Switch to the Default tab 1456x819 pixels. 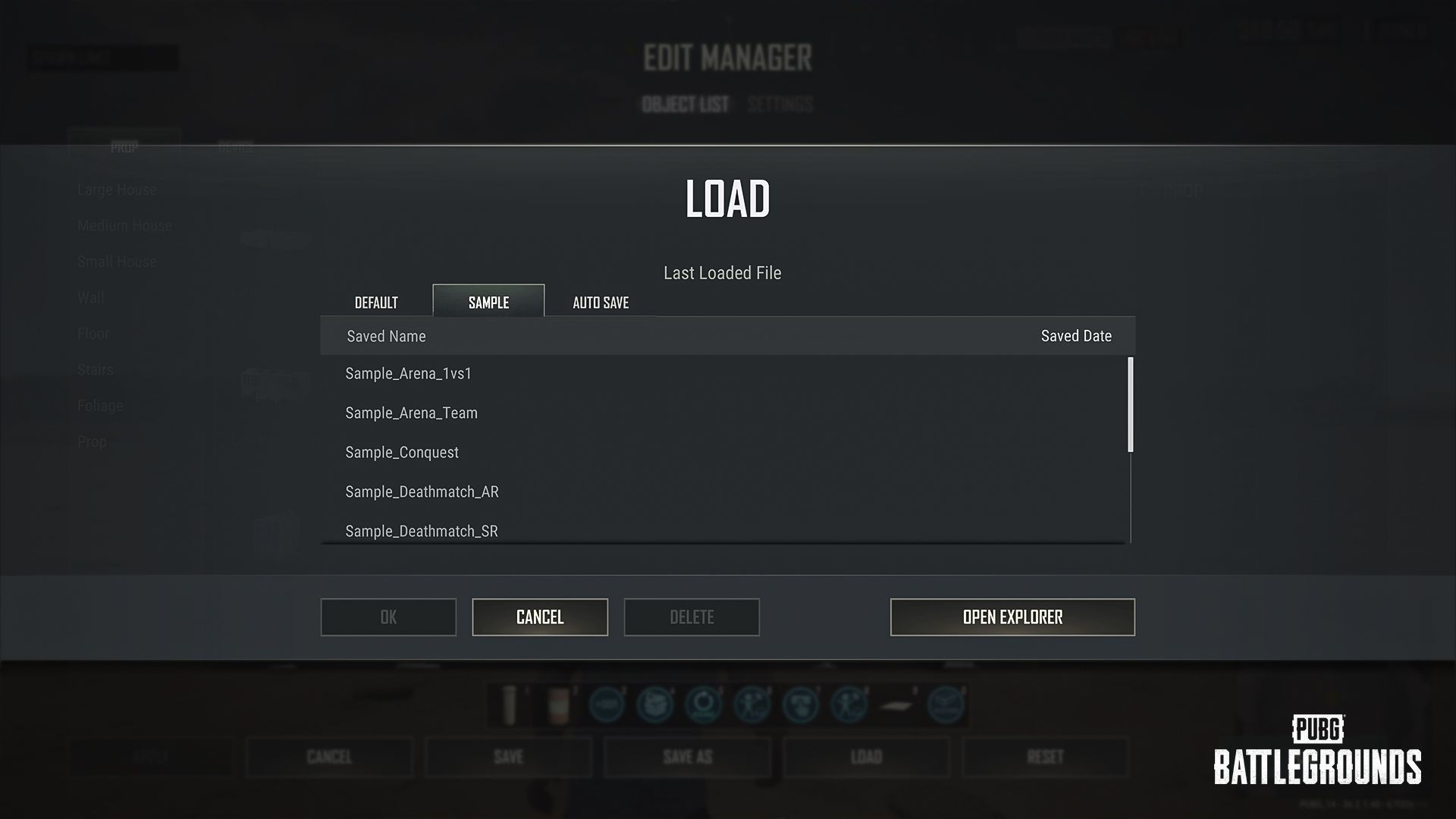[376, 303]
